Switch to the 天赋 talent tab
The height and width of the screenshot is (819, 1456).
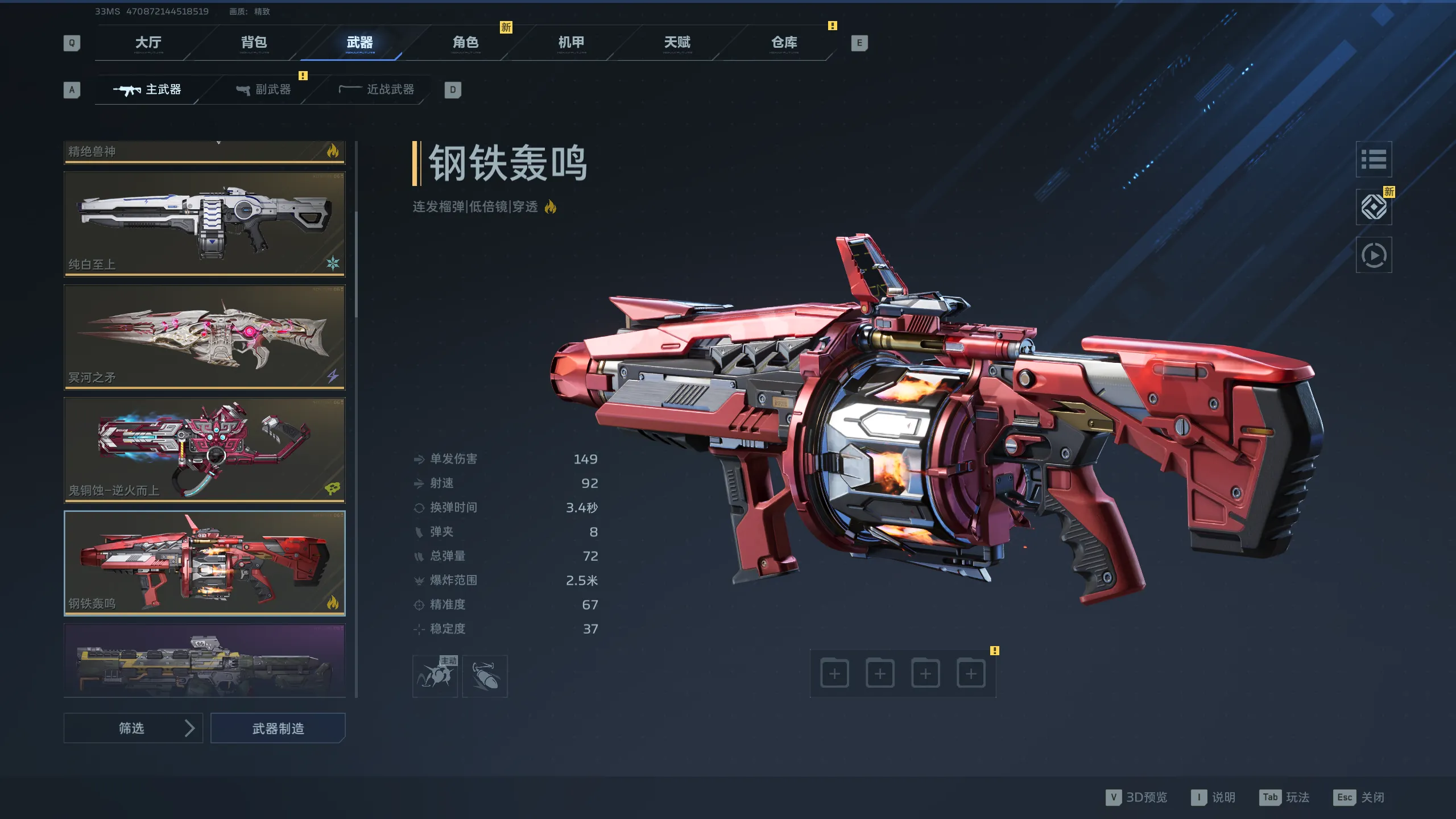tap(677, 43)
